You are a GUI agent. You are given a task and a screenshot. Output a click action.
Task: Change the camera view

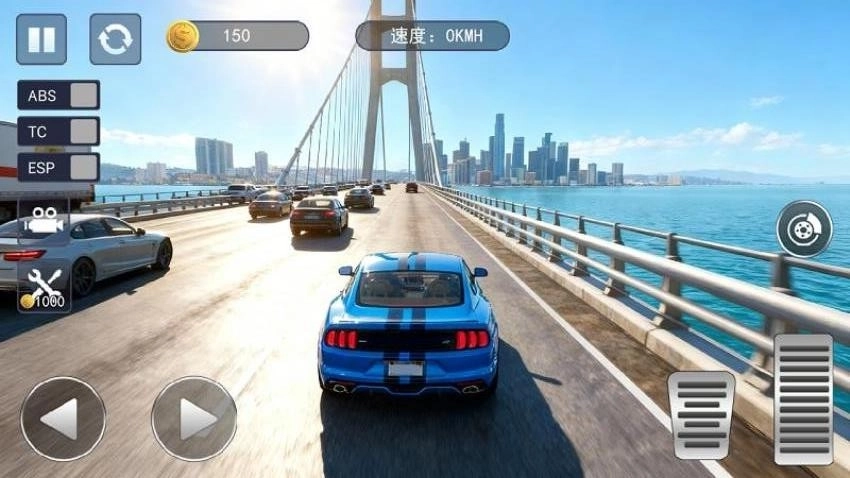(x=44, y=221)
